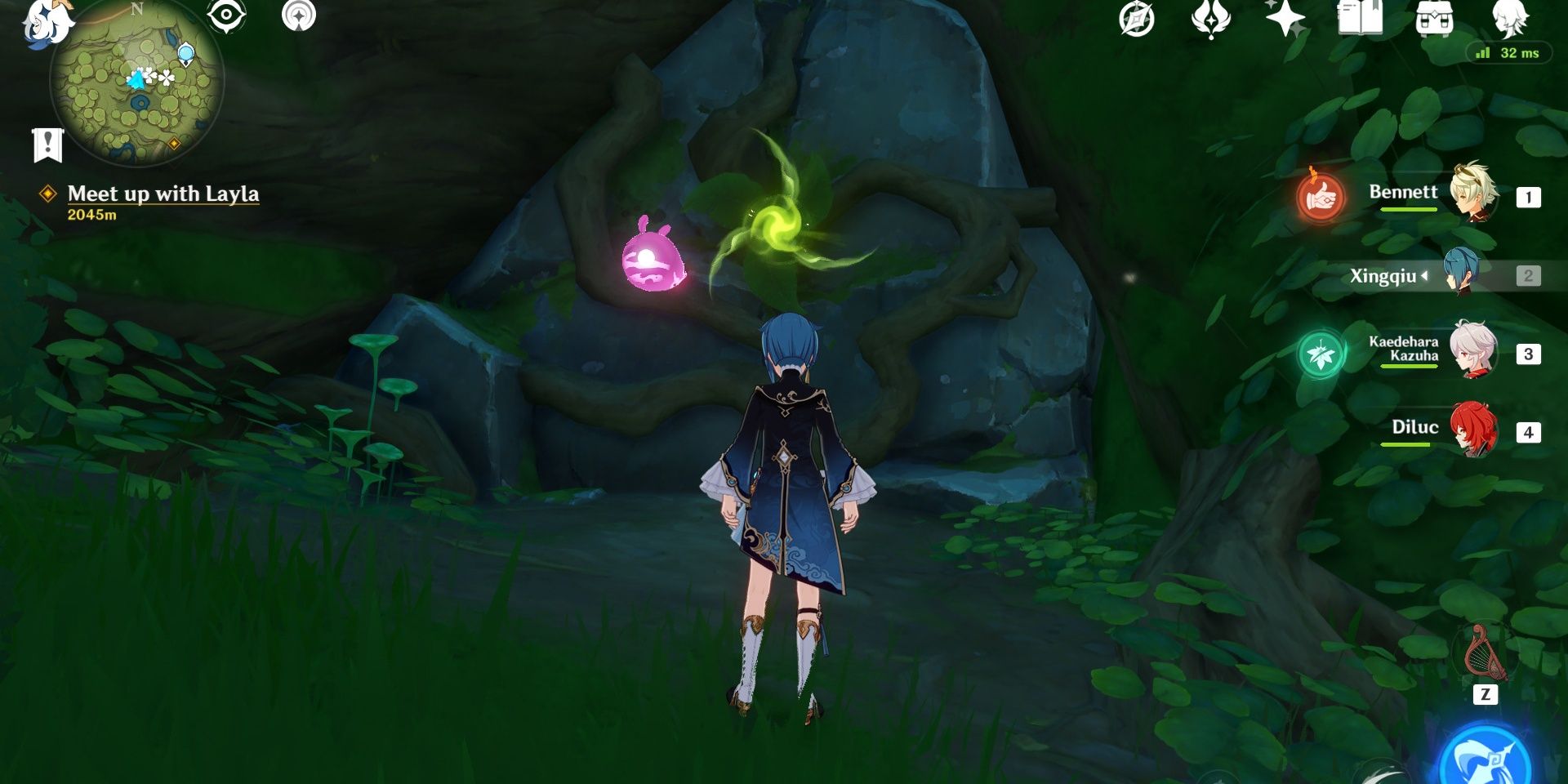This screenshot has width=1568, height=784.
Task: Toggle the guide compass beside the eye icon
Action: [299, 13]
